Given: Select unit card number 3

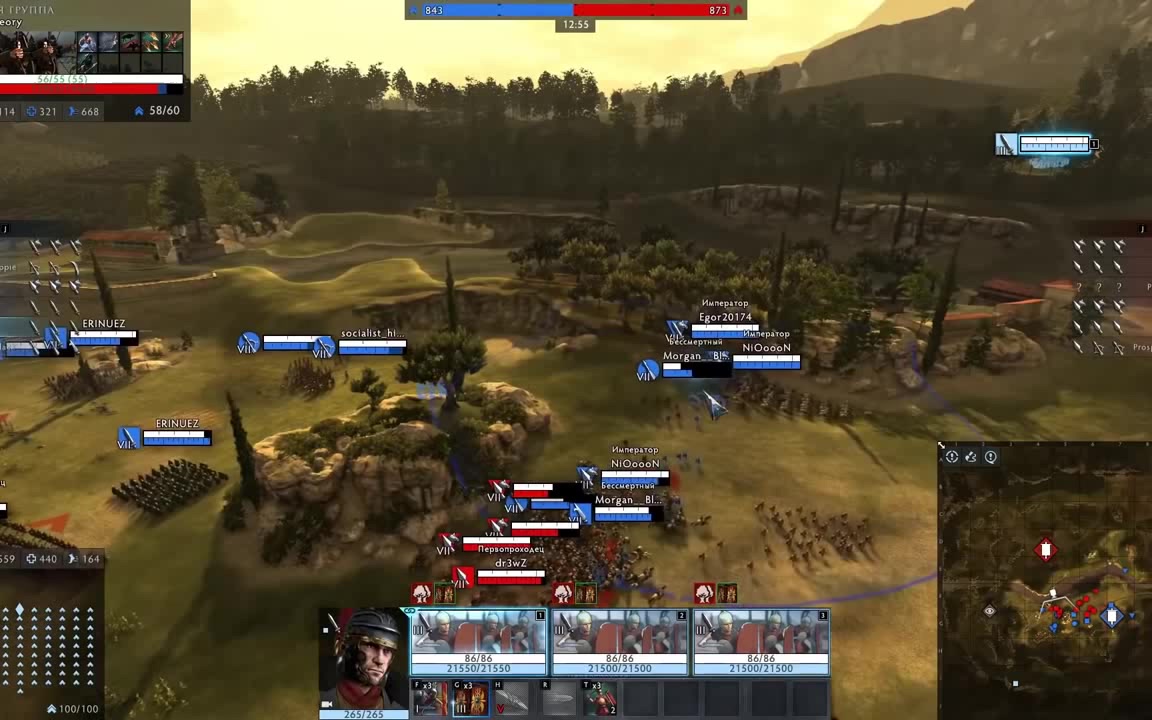Looking at the screenshot, I should [x=761, y=641].
